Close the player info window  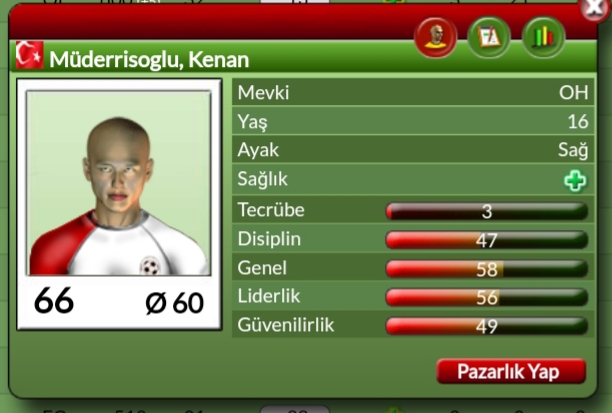click(x=596, y=9)
